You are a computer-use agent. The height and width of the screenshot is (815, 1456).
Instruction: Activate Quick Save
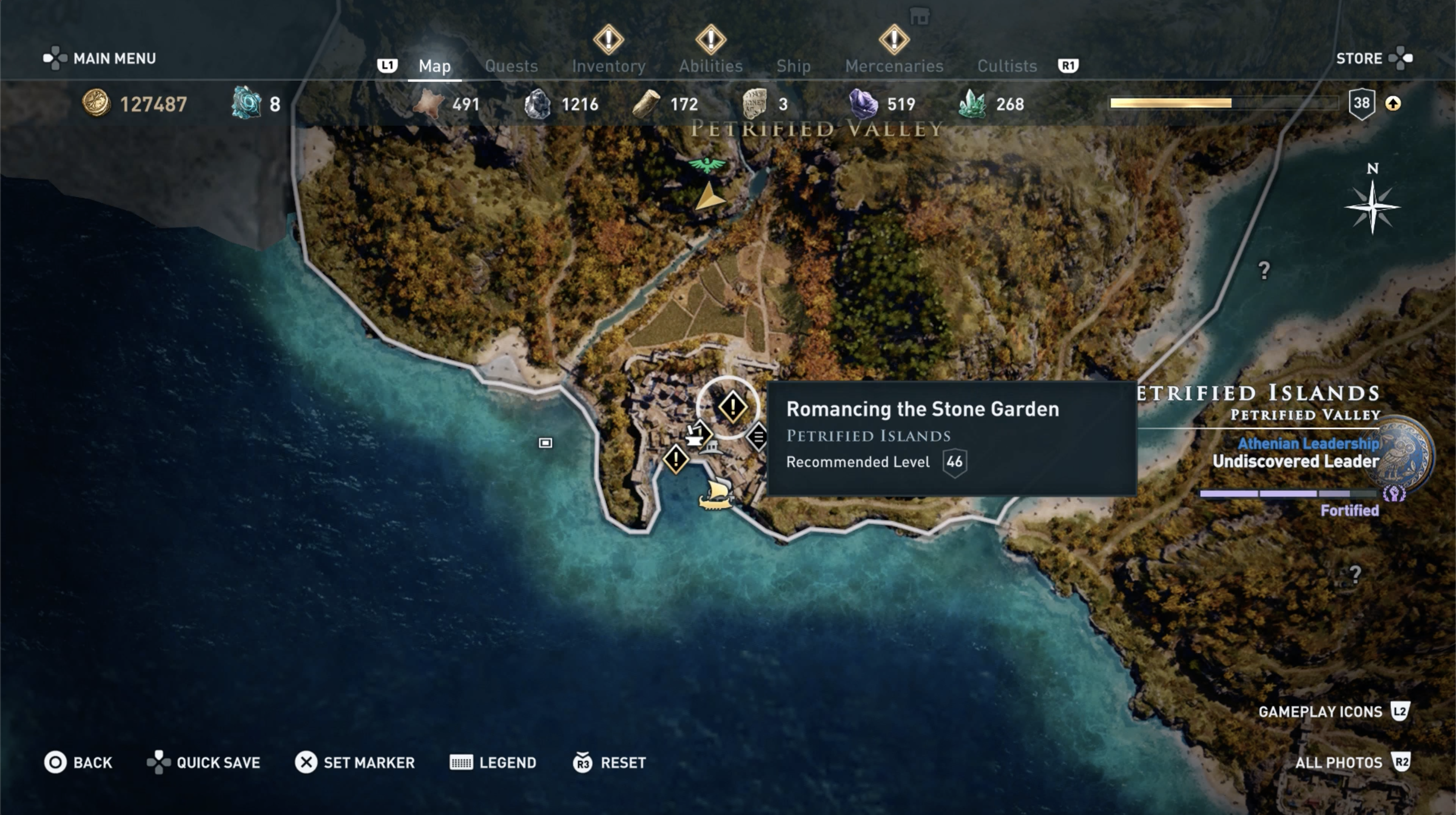tap(204, 763)
